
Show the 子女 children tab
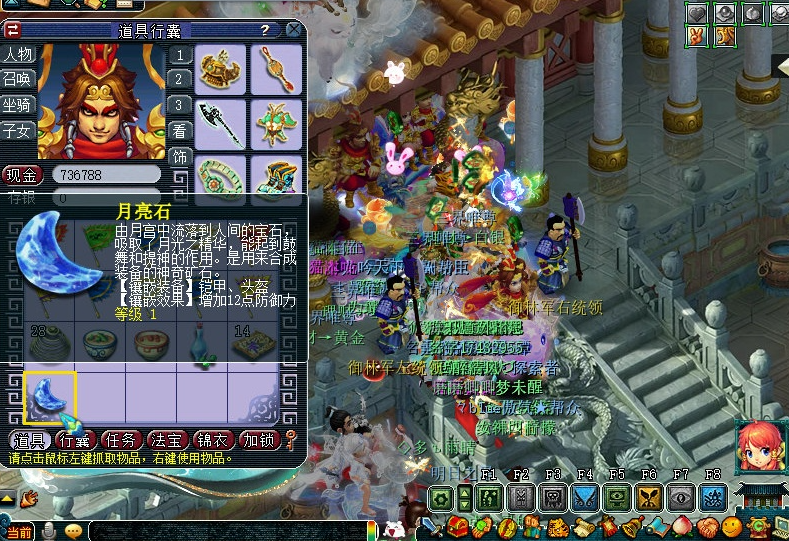point(17,129)
